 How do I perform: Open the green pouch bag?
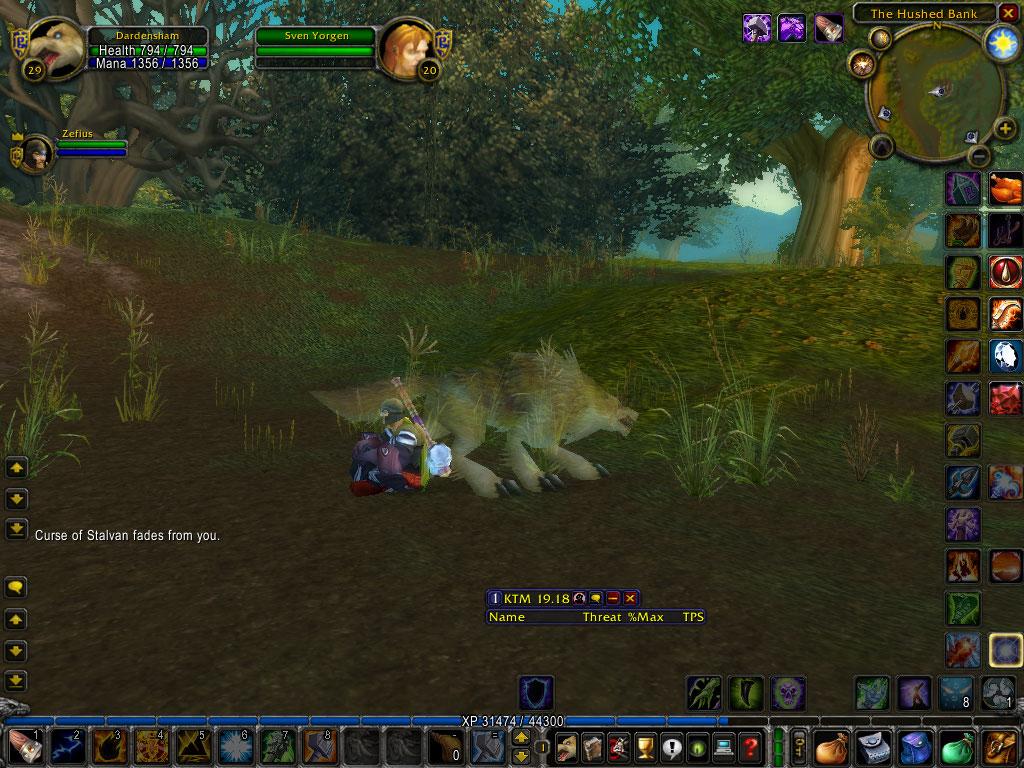tap(958, 746)
